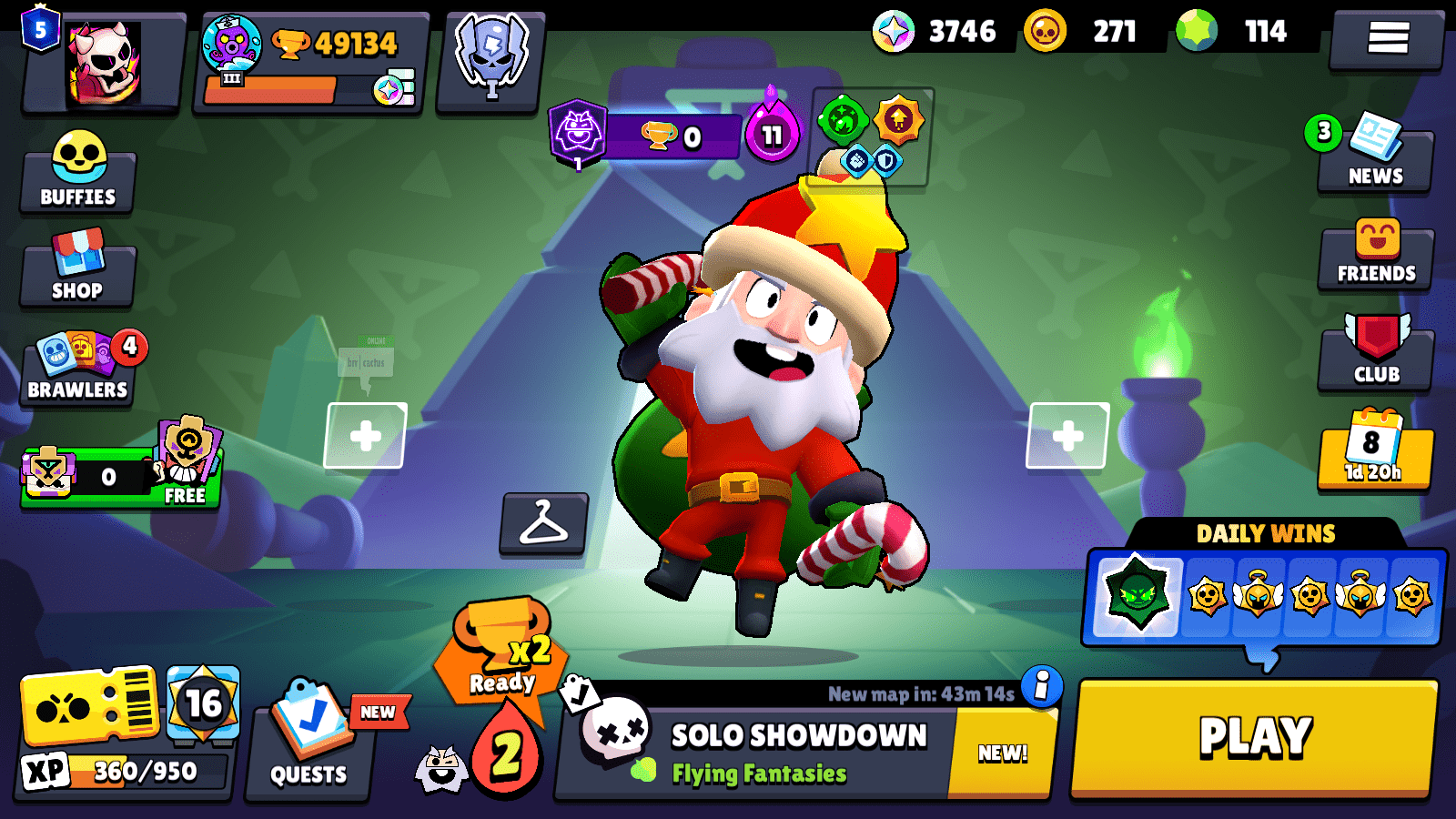Open the Club screen
Viewport: 1456px width, 819px height.
[x=1375, y=353]
